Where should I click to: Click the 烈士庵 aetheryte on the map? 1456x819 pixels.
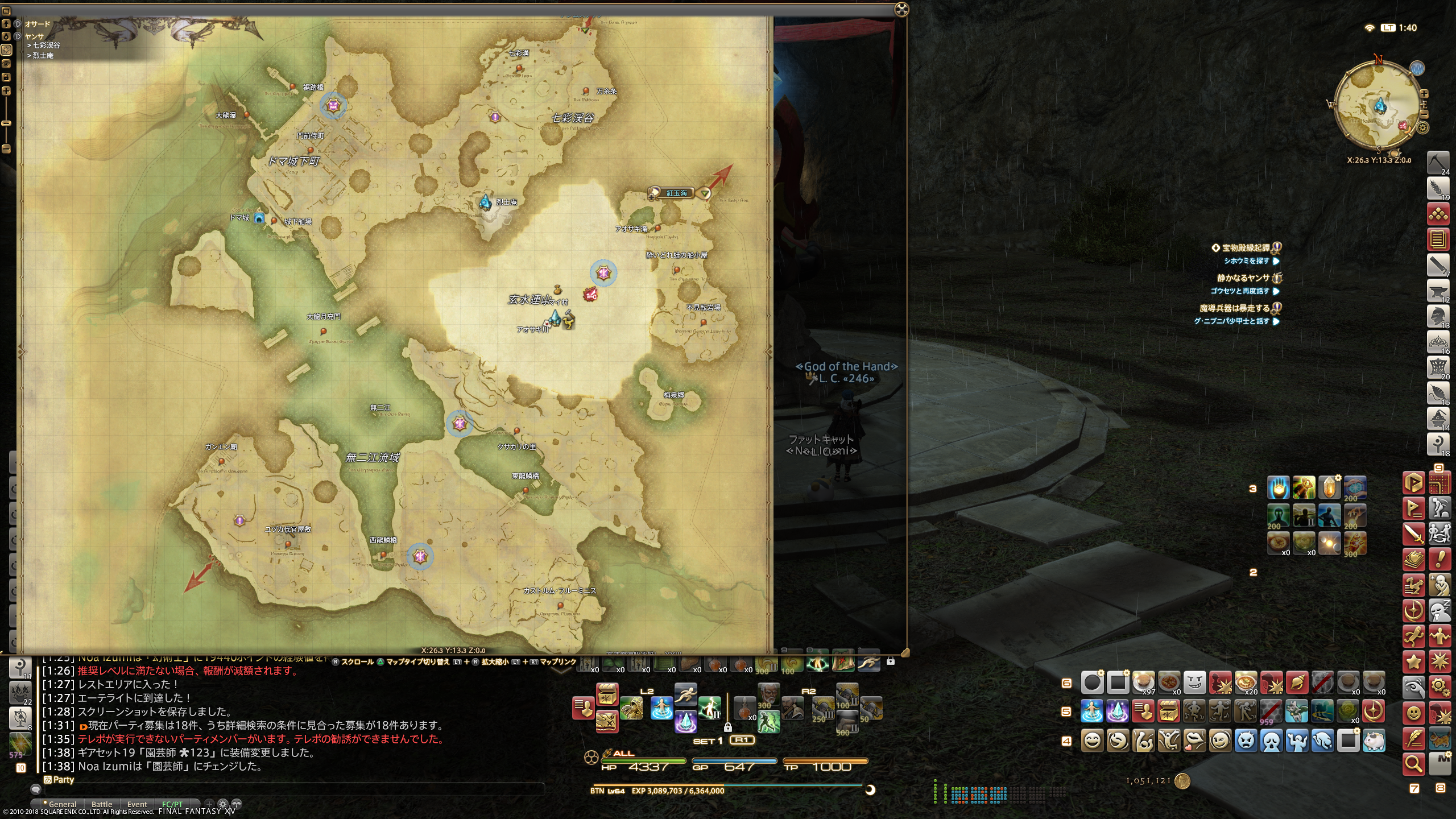[485, 202]
